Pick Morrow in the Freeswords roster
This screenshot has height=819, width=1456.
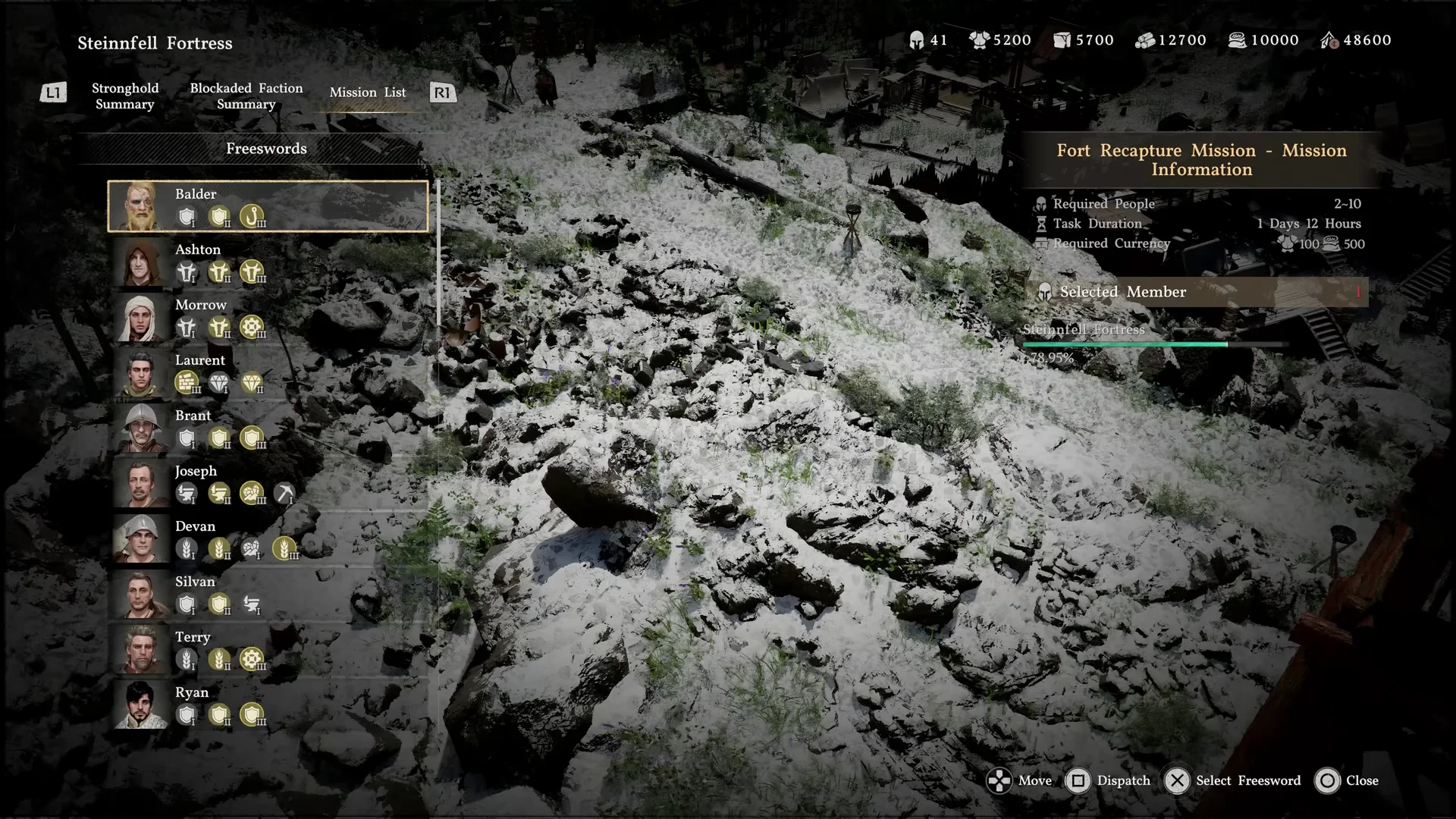pos(268,317)
